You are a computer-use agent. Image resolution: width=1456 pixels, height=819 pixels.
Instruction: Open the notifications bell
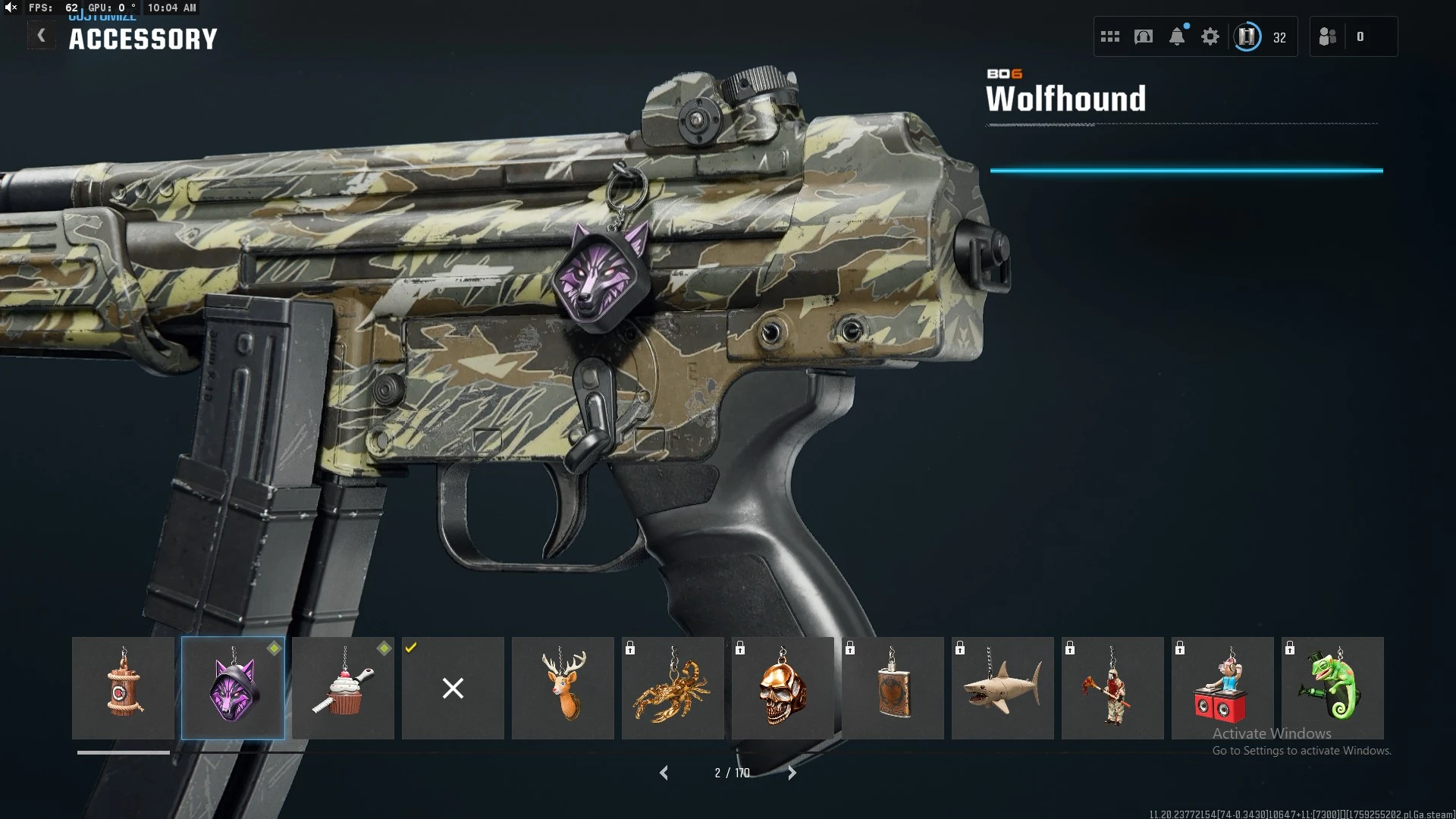tap(1177, 36)
